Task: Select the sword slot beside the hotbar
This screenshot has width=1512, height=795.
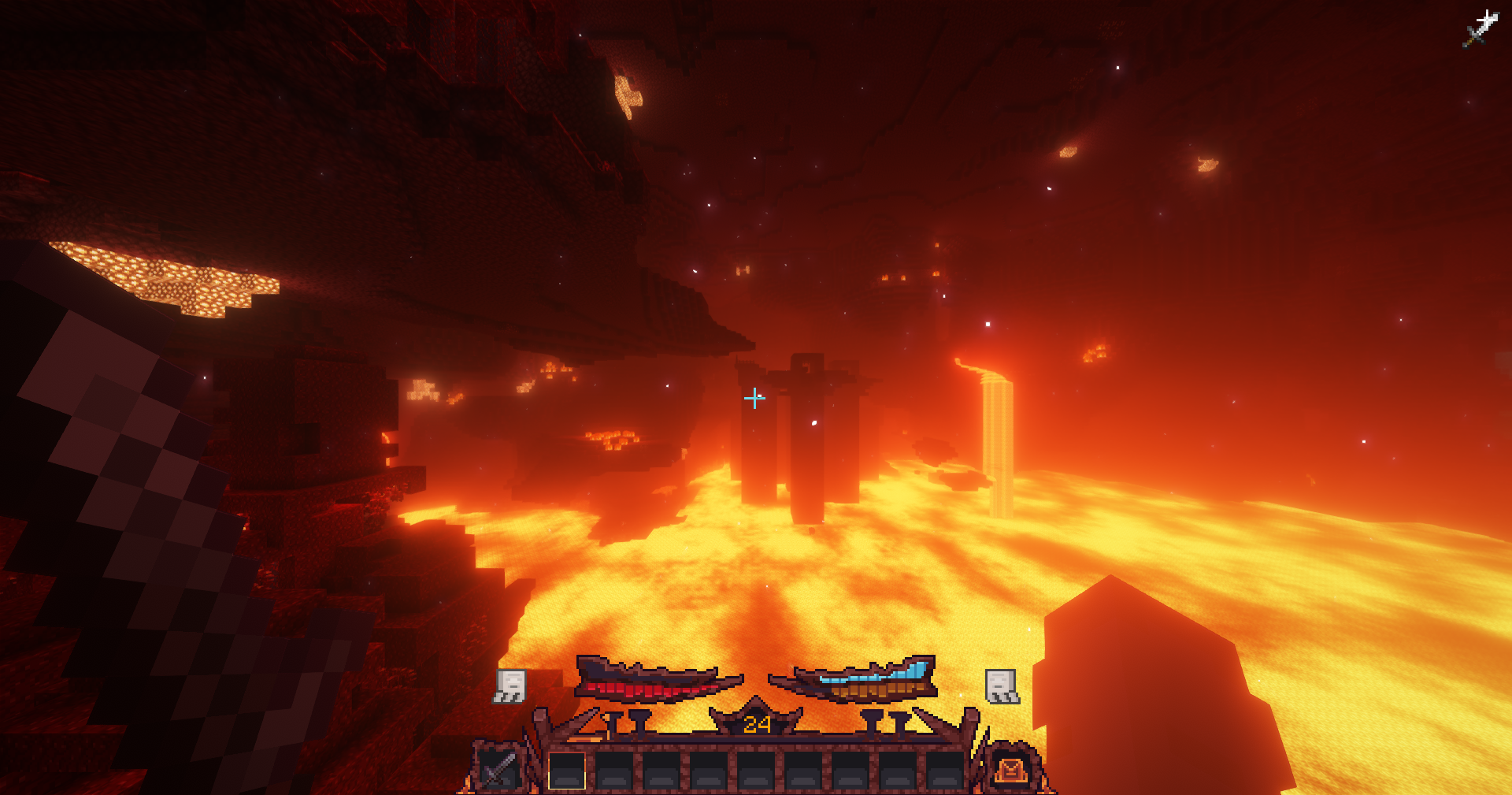Action: [498, 767]
